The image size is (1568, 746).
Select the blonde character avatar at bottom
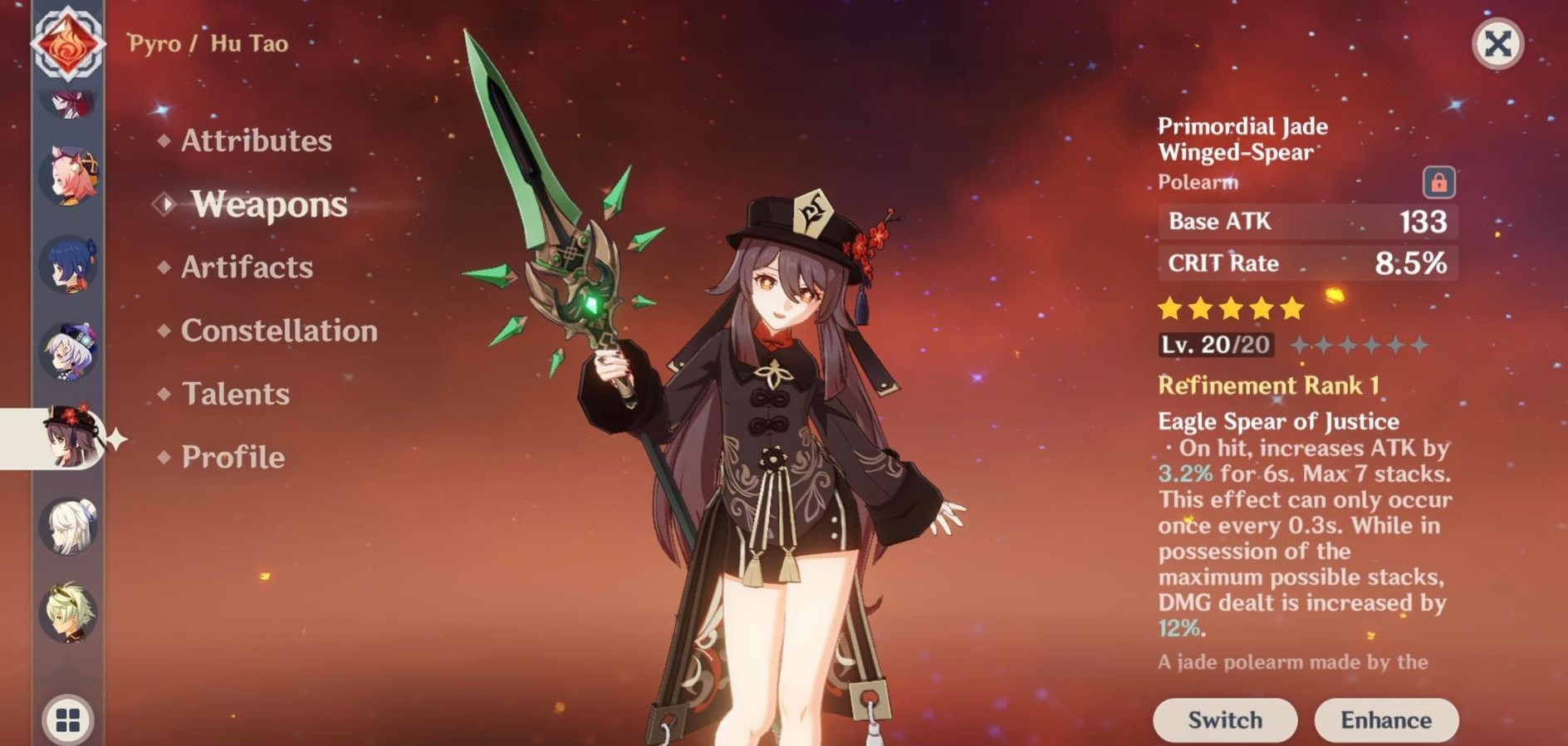[71, 611]
